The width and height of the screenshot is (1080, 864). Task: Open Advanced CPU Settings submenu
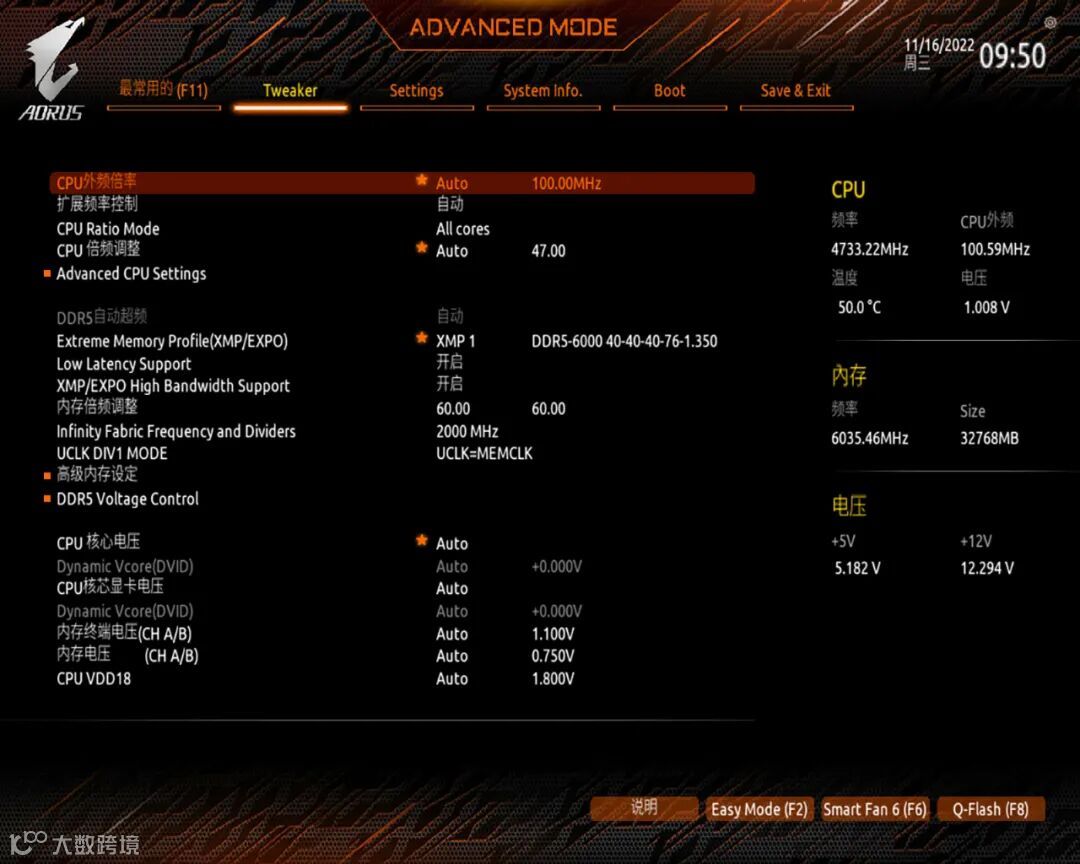(131, 274)
